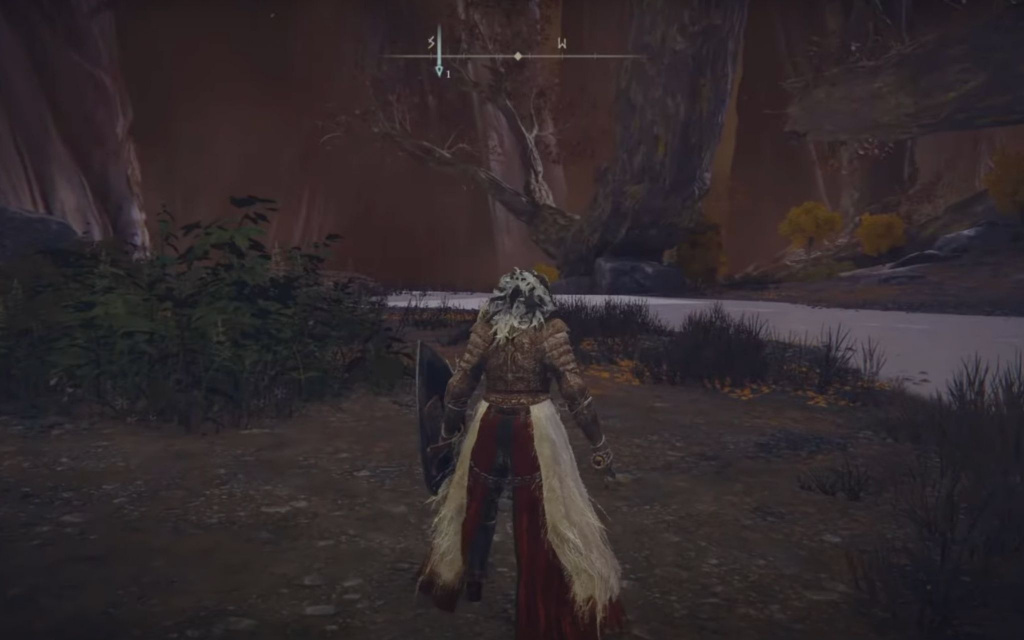
Task: Select the center diamond on the compass bar
Action: coord(517,56)
